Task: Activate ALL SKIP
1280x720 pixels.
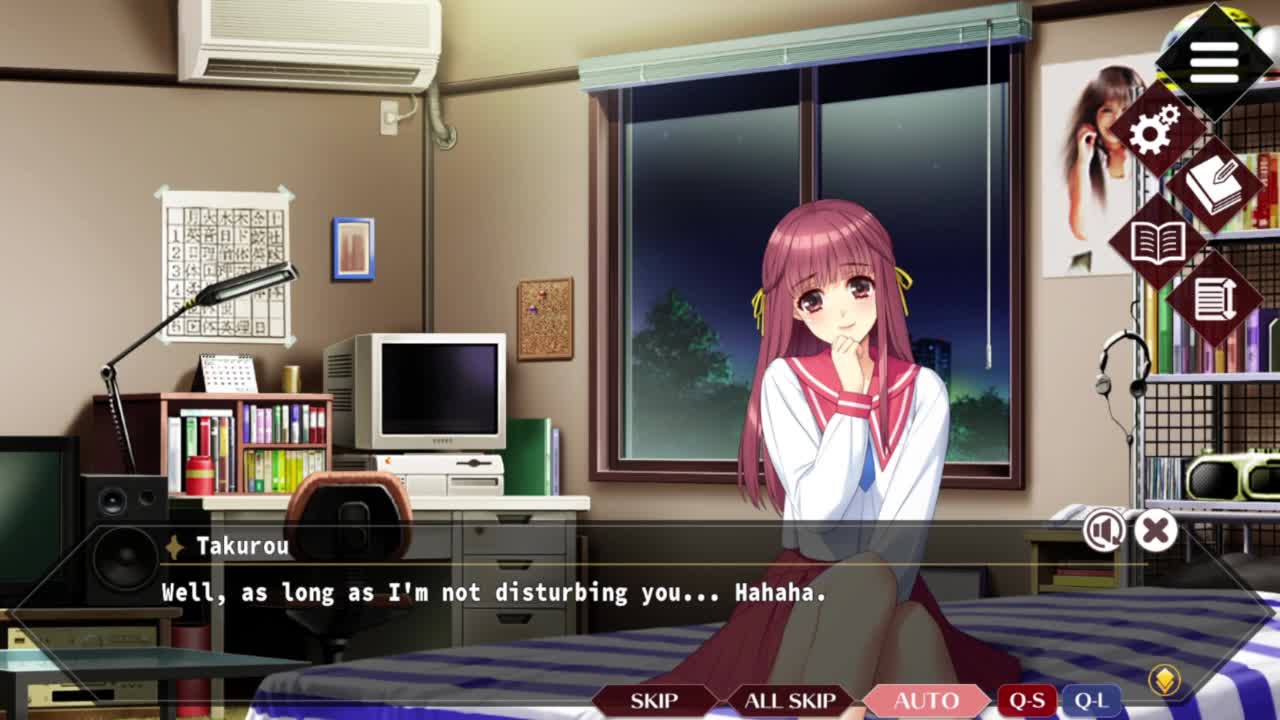Action: point(790,700)
